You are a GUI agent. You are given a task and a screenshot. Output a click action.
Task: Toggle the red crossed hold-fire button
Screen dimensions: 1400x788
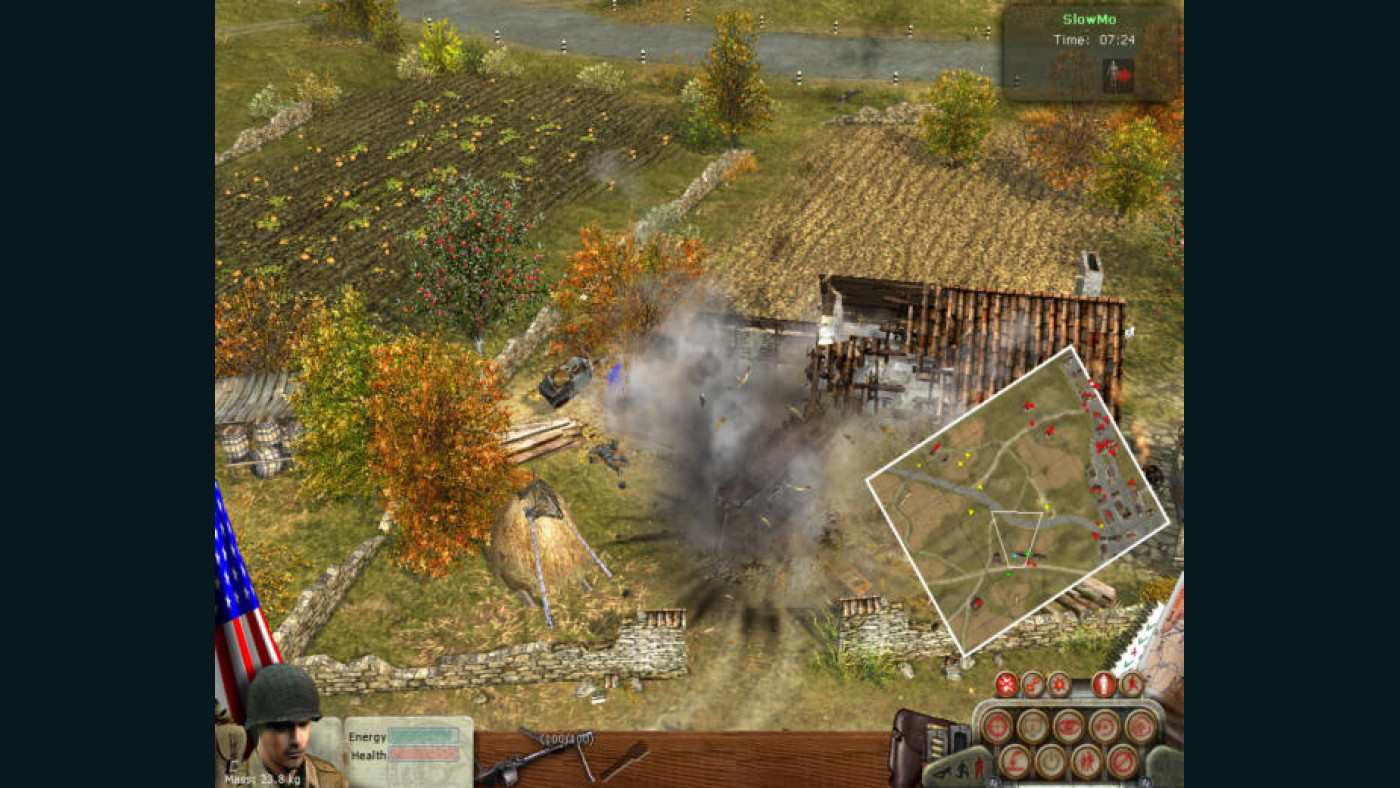[x=1006, y=685]
